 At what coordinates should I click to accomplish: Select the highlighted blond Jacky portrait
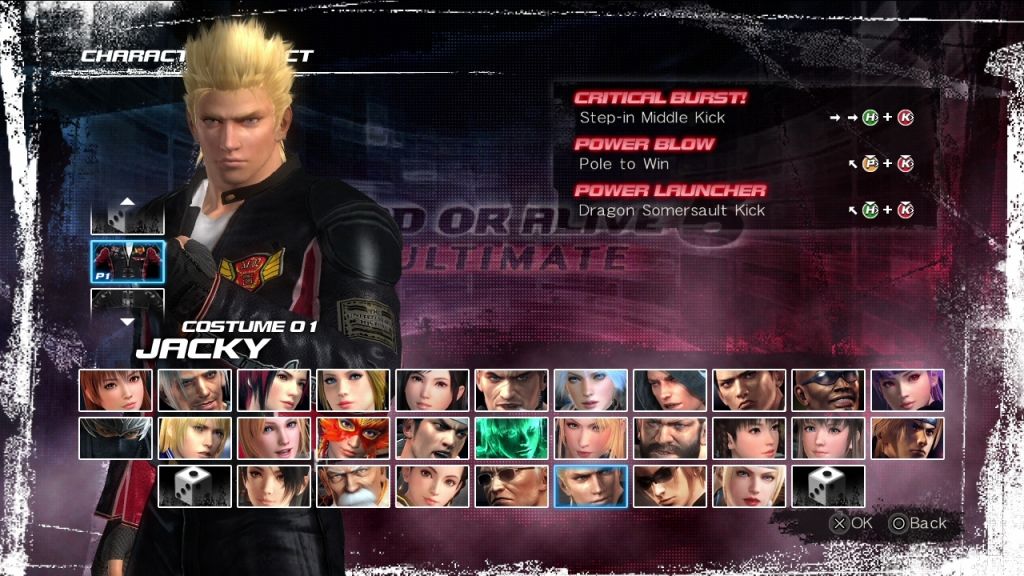click(x=591, y=486)
